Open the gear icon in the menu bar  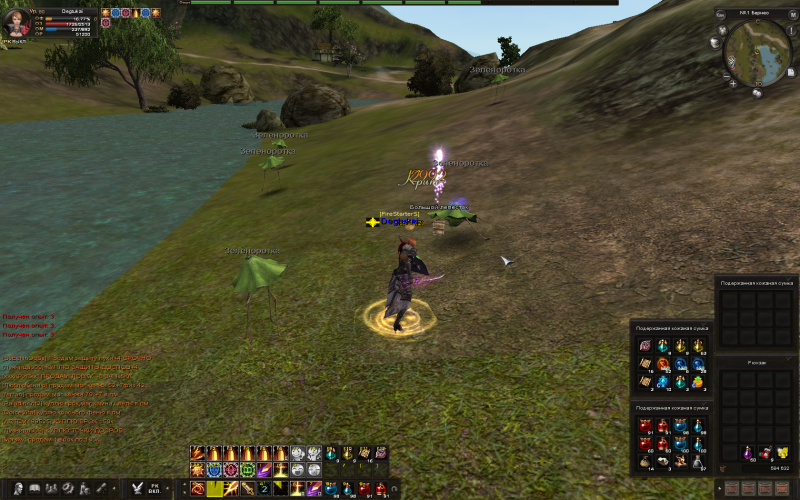67,488
